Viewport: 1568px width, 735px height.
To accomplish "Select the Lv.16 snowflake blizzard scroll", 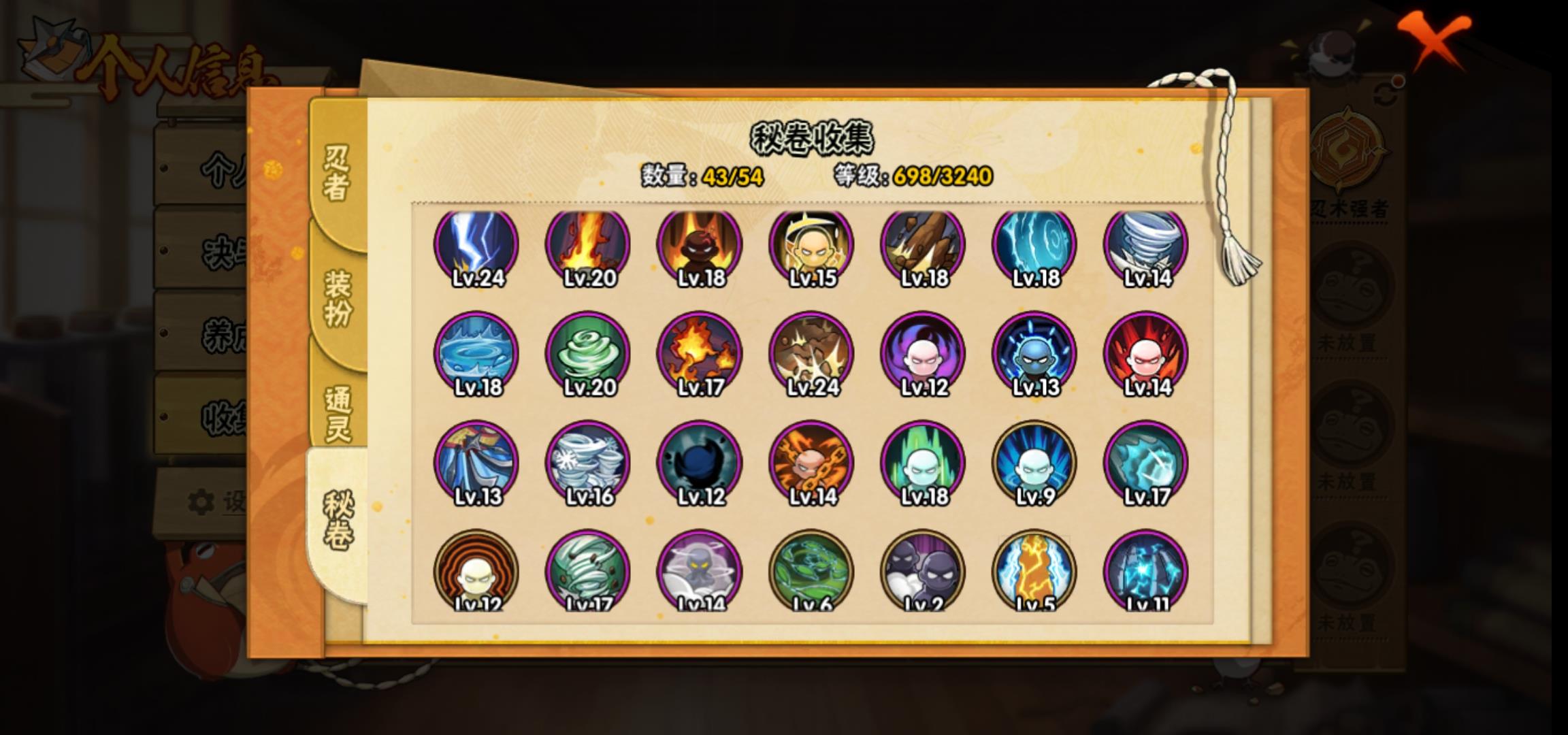I will 588,464.
